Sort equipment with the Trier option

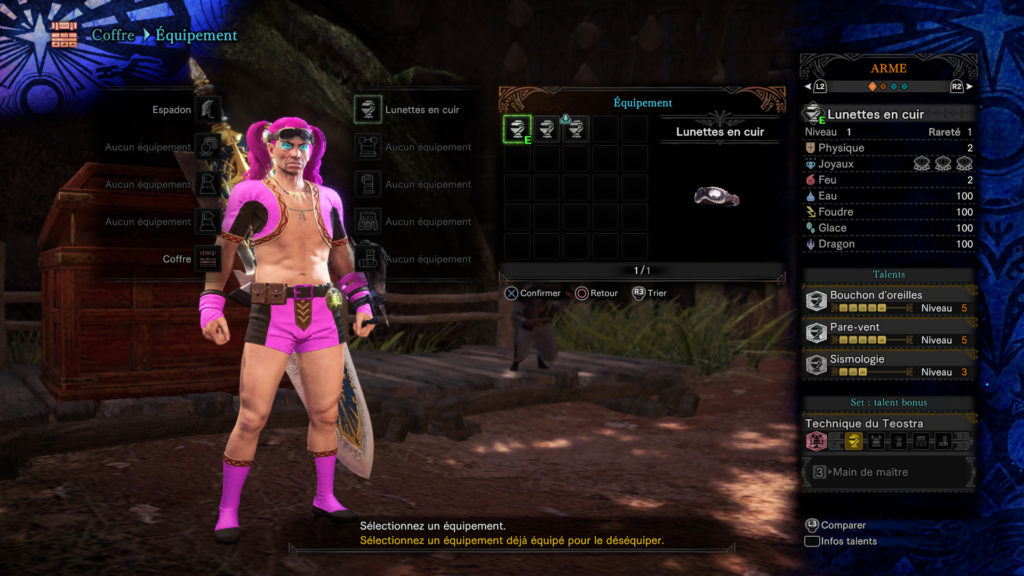649,293
